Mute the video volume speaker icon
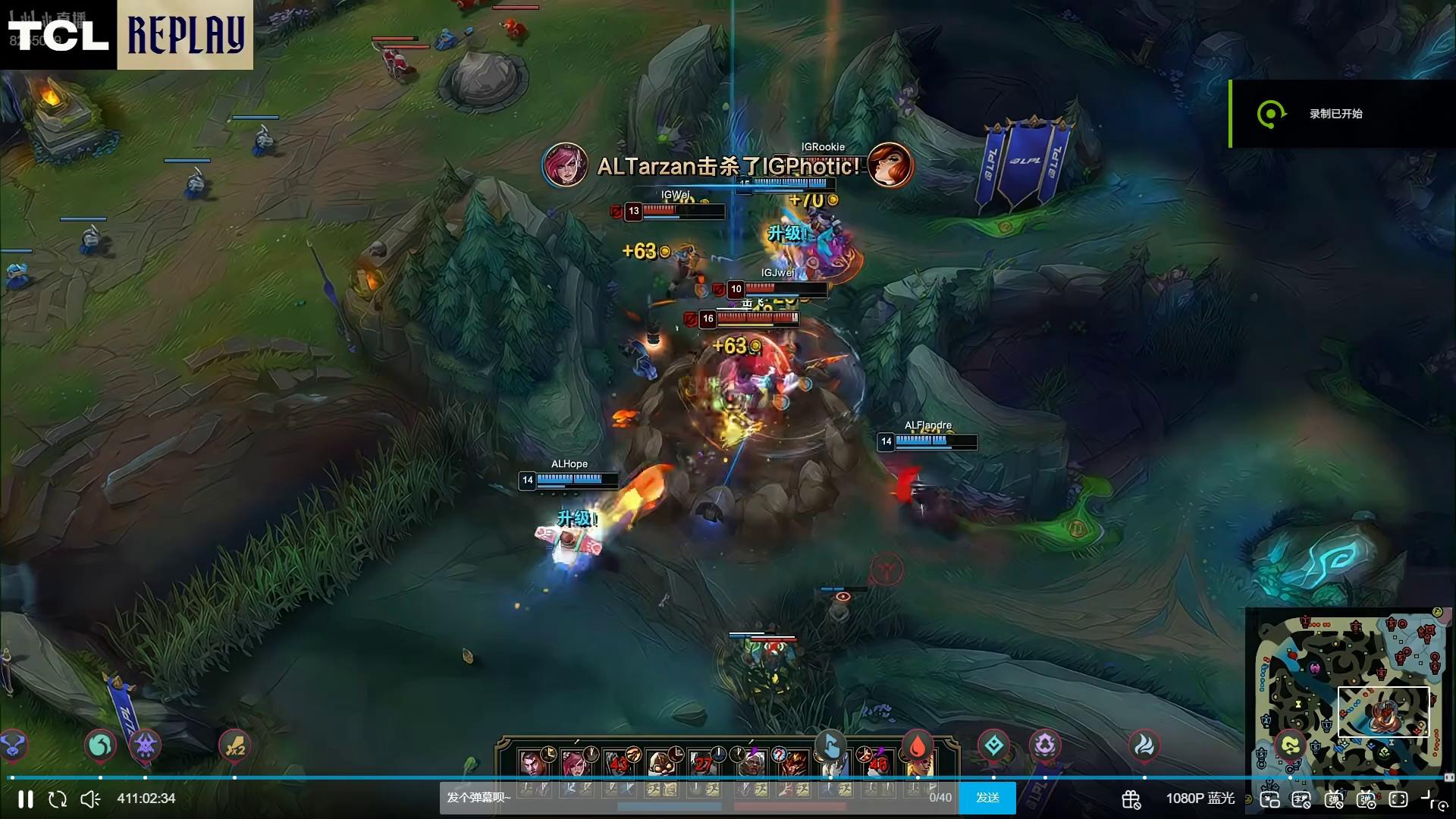 point(90,799)
